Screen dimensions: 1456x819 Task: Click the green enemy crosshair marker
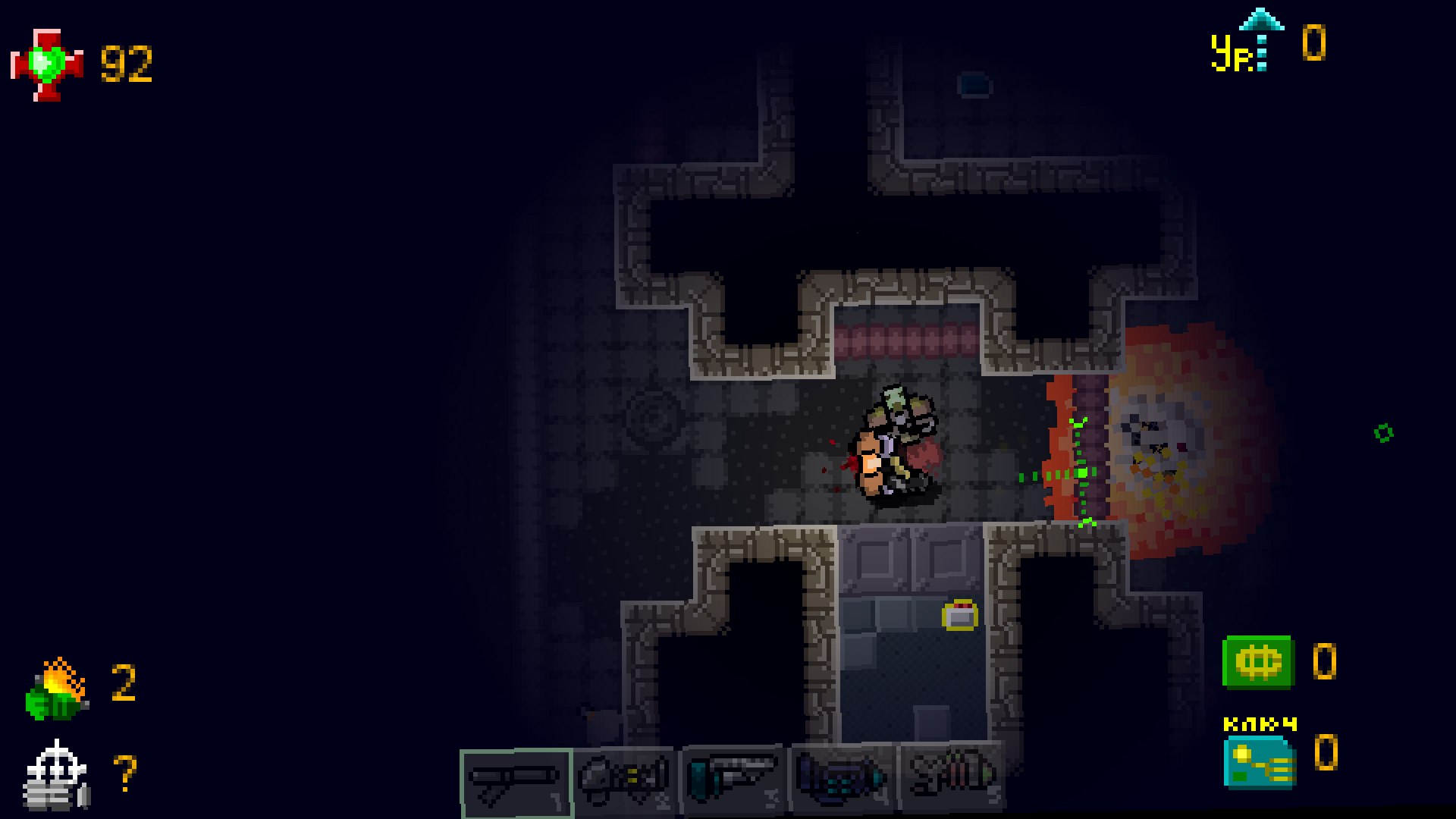[x=1081, y=475]
